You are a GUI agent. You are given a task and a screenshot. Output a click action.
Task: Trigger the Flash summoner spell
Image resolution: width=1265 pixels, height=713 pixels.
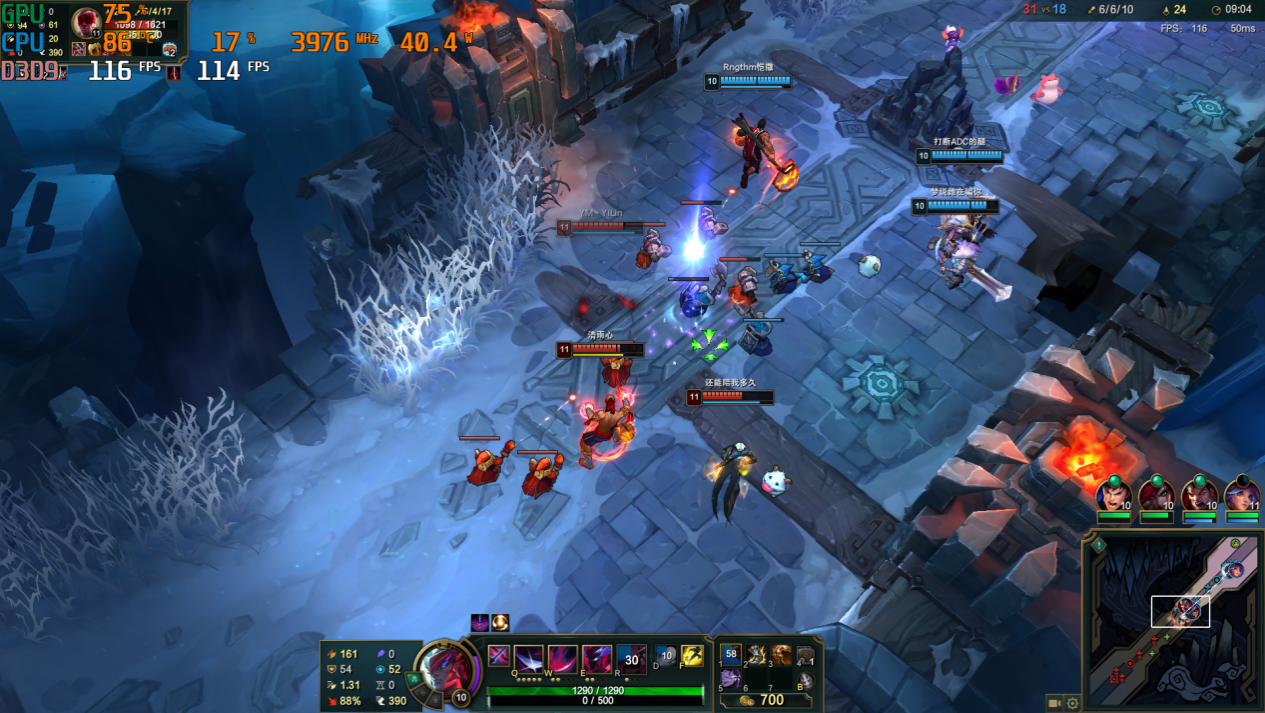692,656
